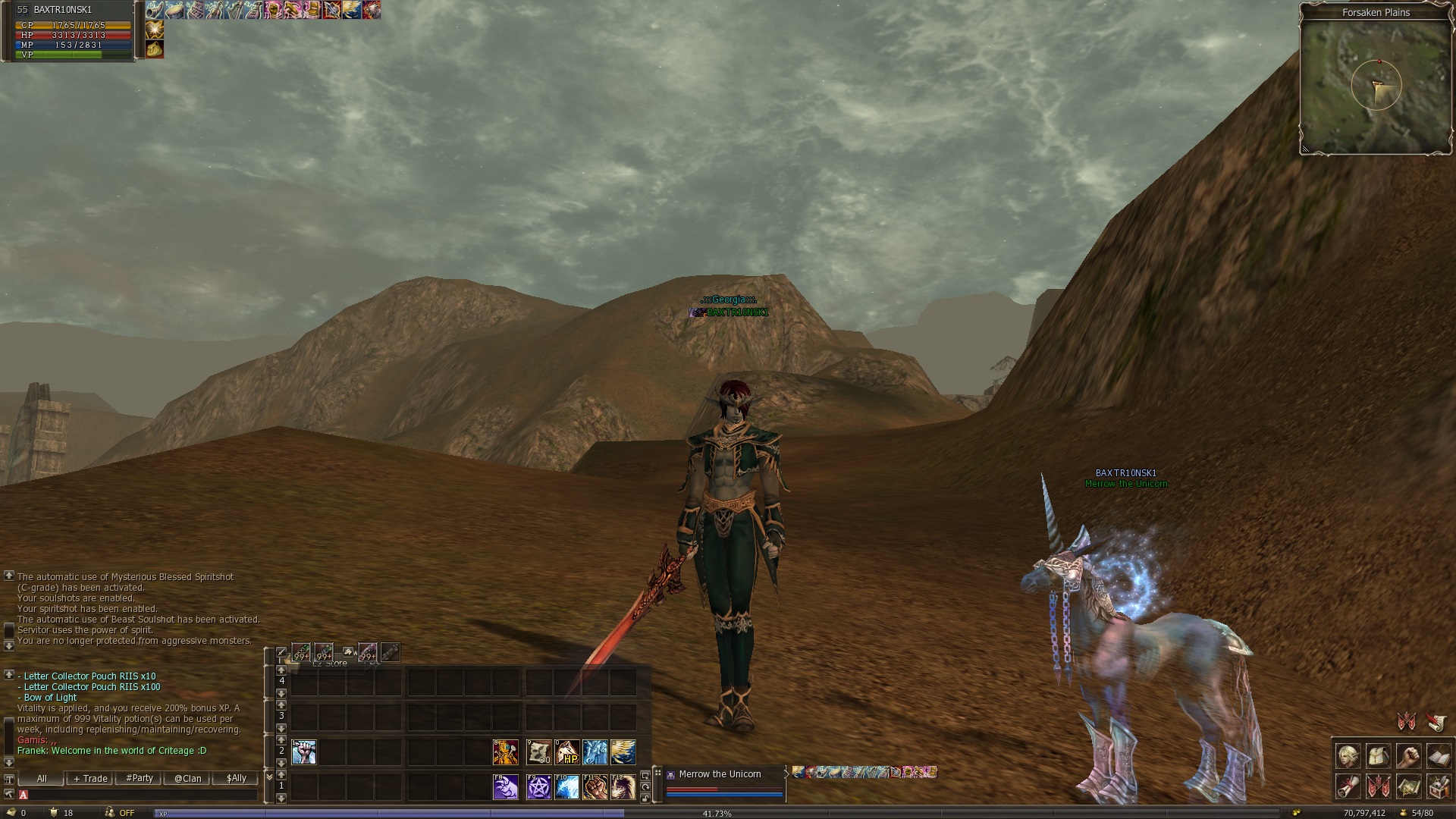Screen dimensions: 1456x819
Task: Switch to the +Trade chat tab
Action: (x=90, y=779)
